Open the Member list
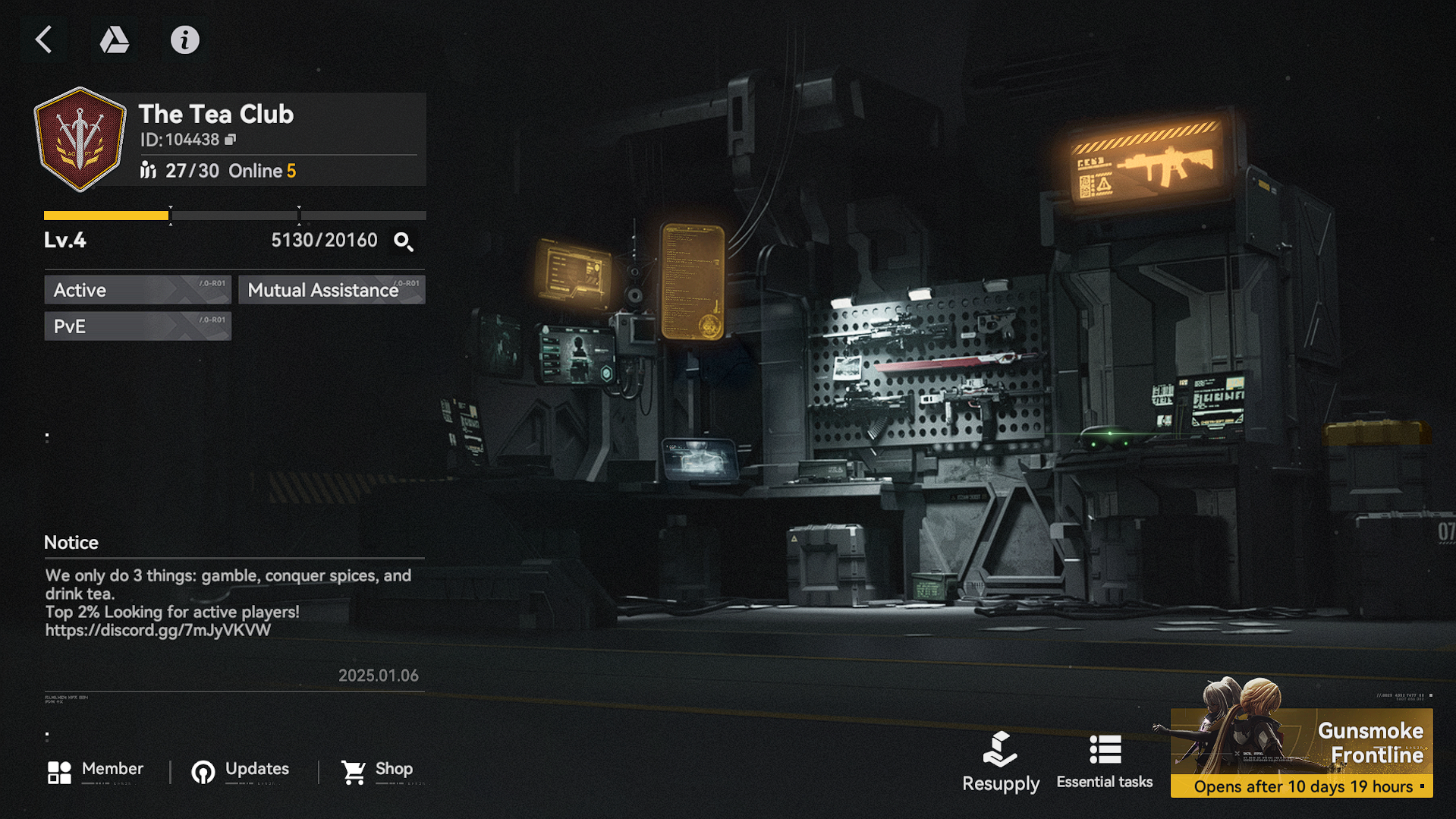 click(x=96, y=771)
